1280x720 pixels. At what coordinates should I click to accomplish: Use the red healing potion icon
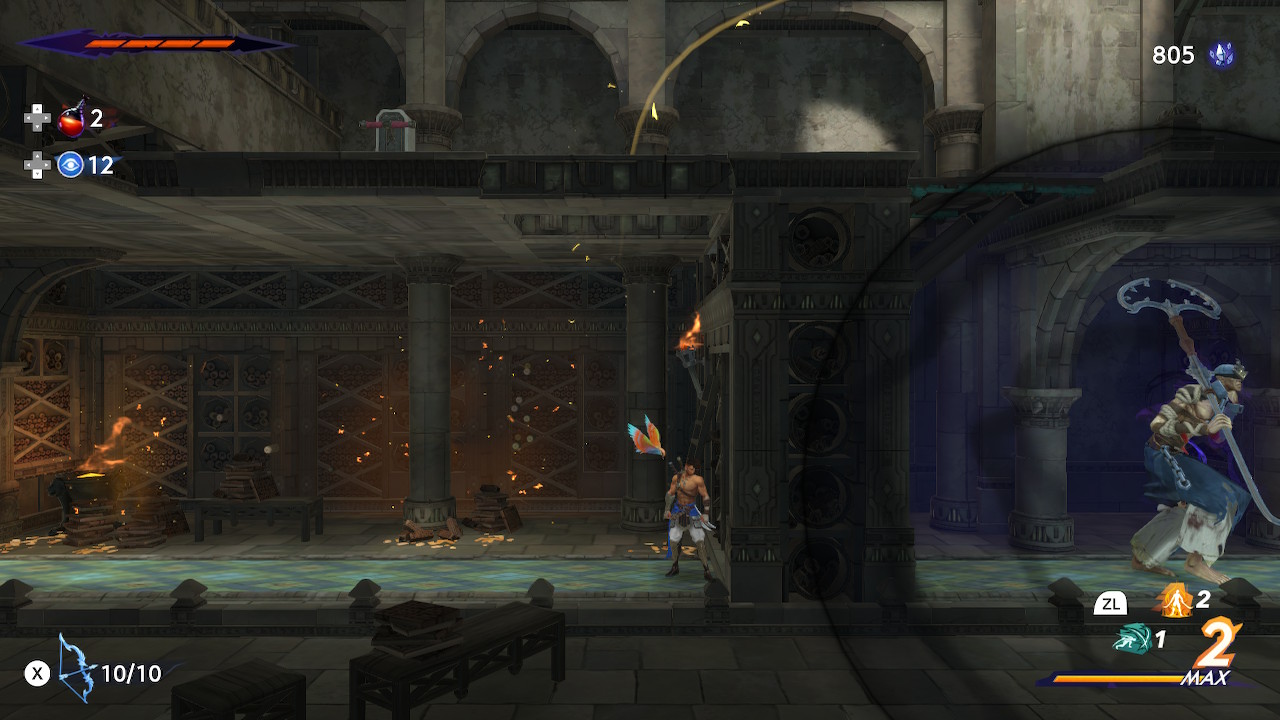coord(71,120)
